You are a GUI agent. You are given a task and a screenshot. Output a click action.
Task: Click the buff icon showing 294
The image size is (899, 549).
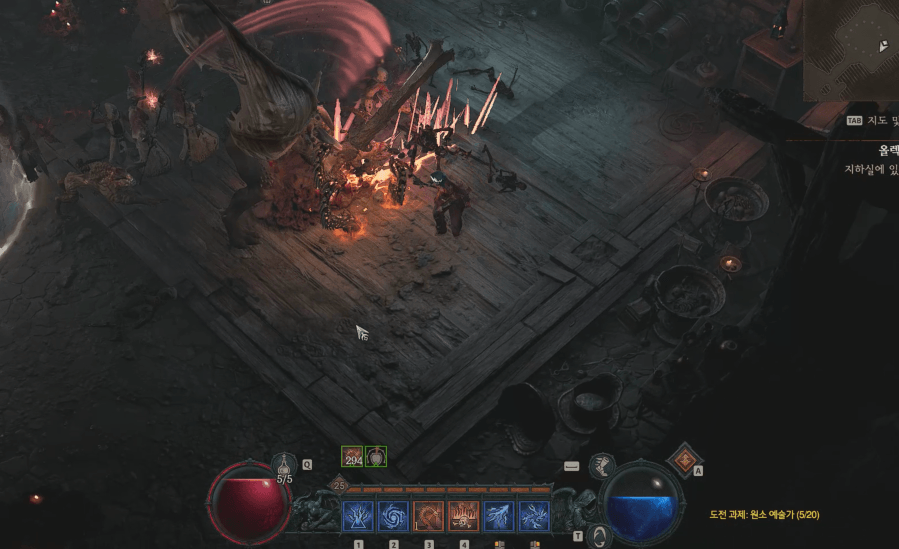(352, 457)
